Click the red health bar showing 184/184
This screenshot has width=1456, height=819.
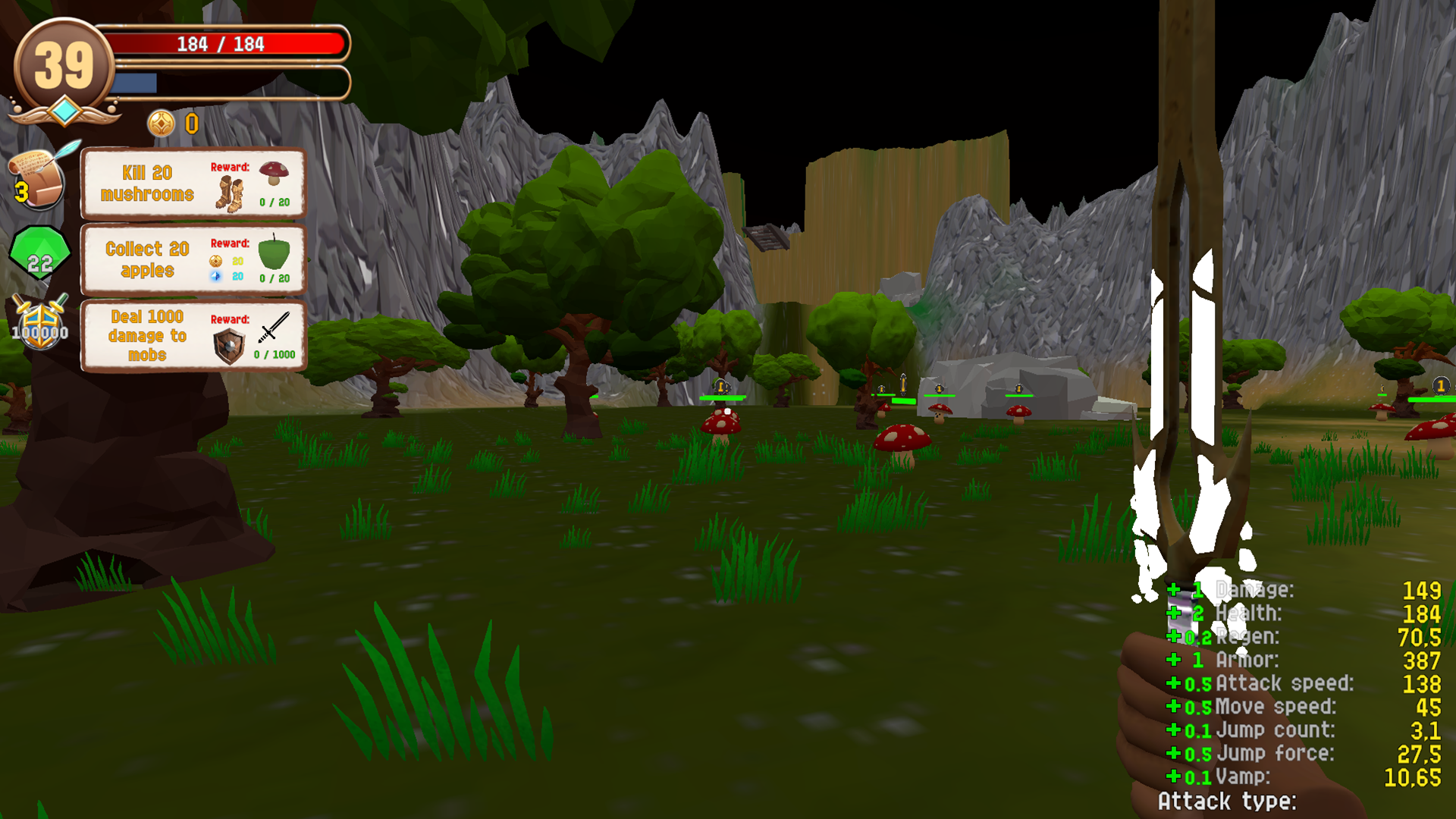pyautogui.click(x=220, y=44)
